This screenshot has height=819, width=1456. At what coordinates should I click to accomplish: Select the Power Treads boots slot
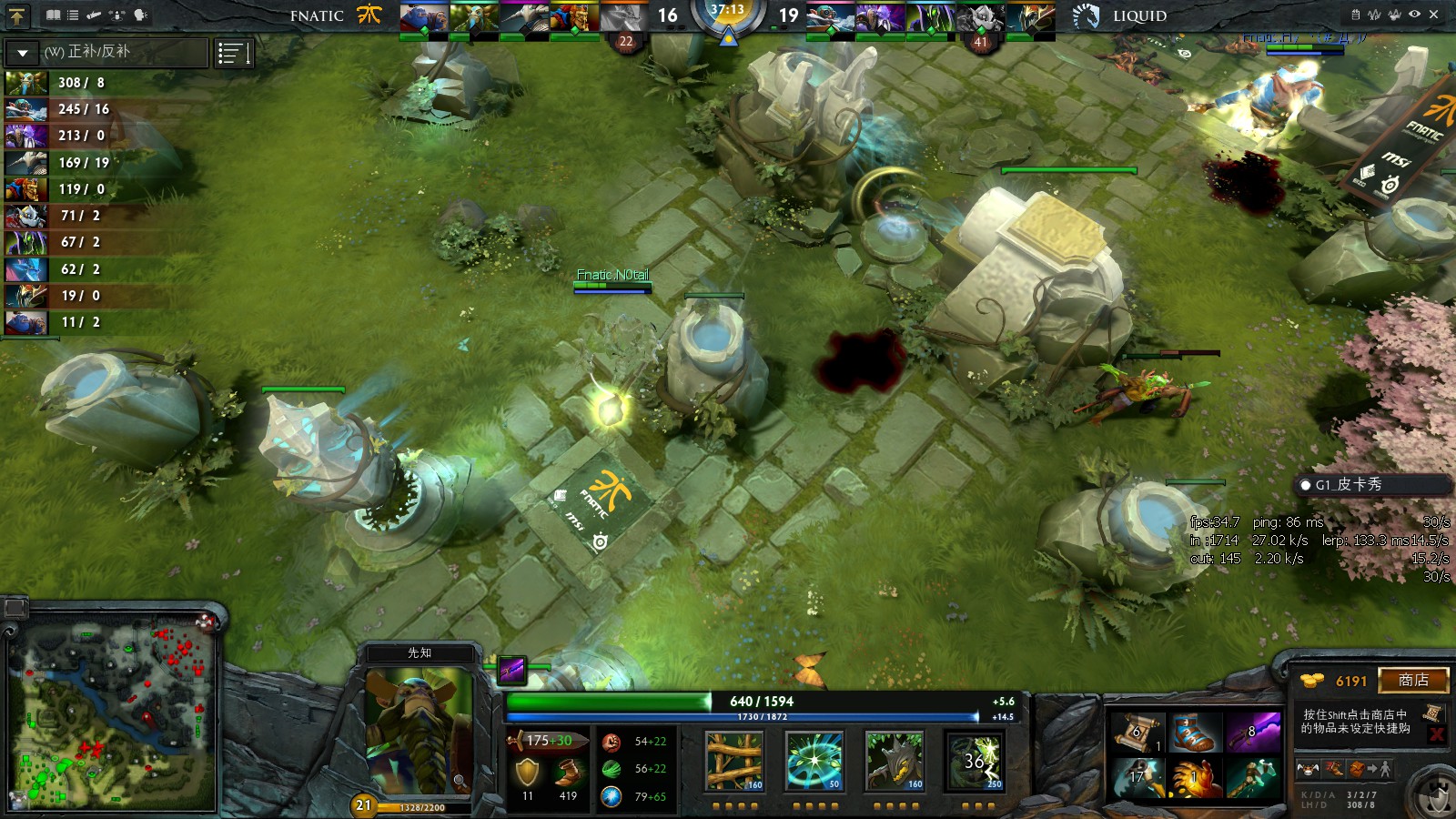coord(1193,733)
